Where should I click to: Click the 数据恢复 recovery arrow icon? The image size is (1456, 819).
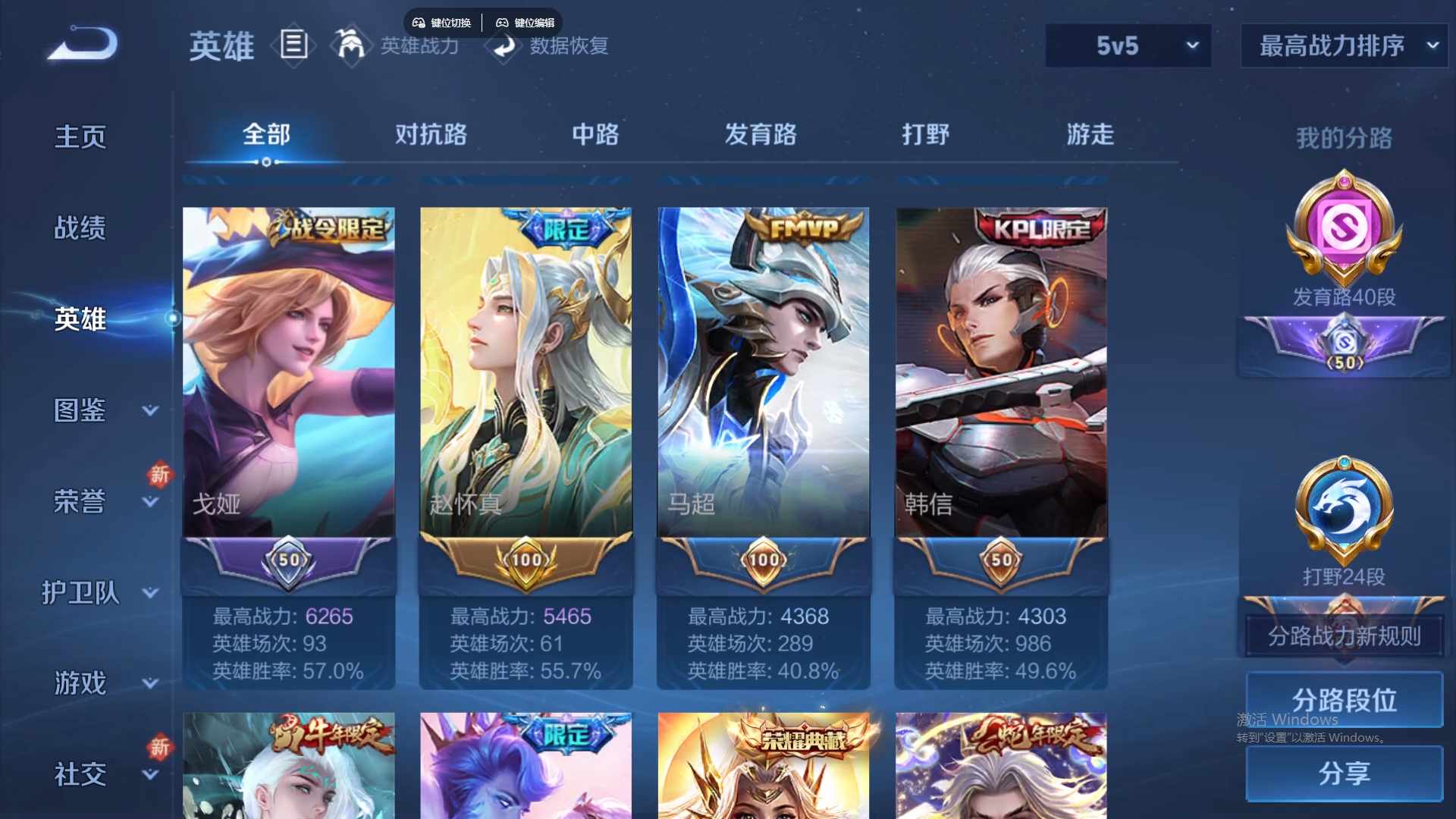coord(503,48)
